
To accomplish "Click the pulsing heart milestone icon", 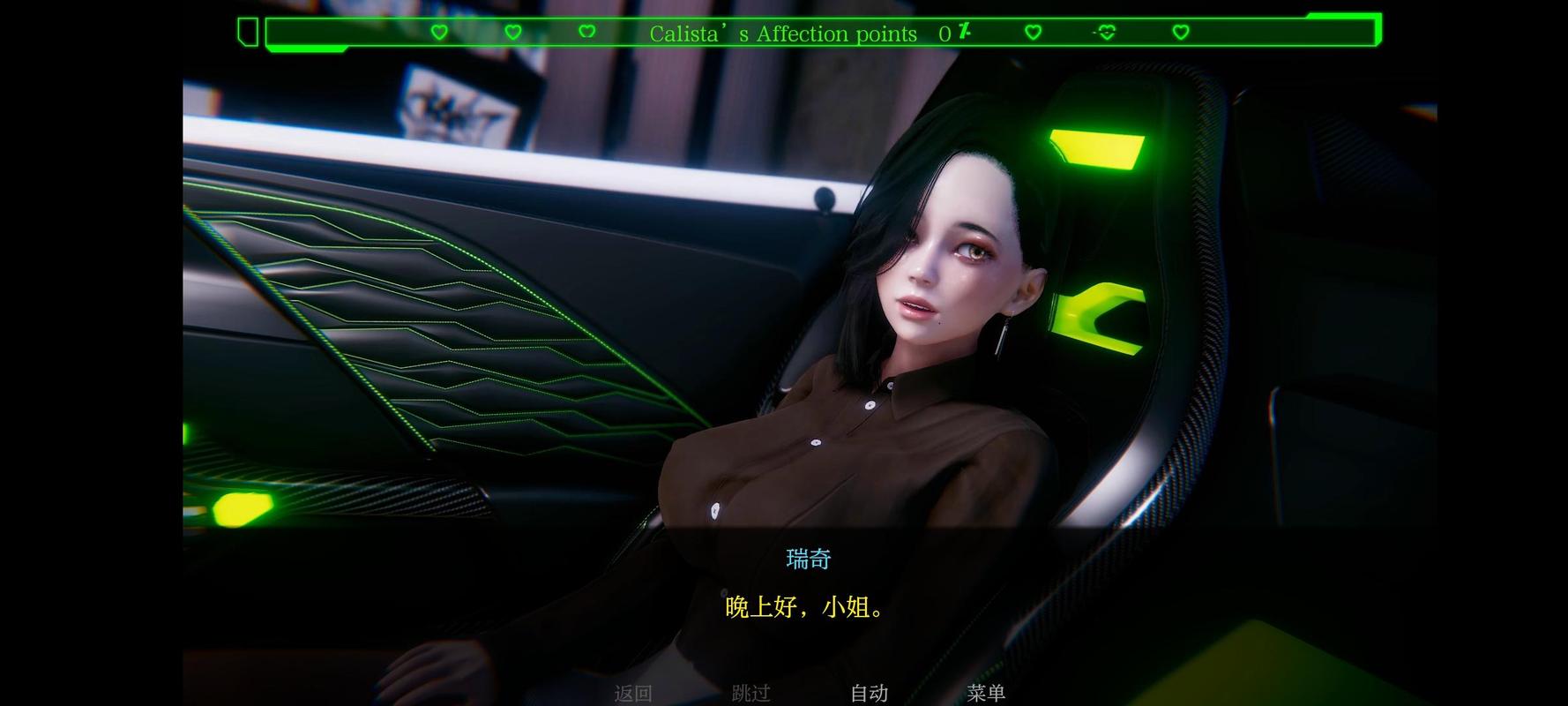I will point(1105,32).
